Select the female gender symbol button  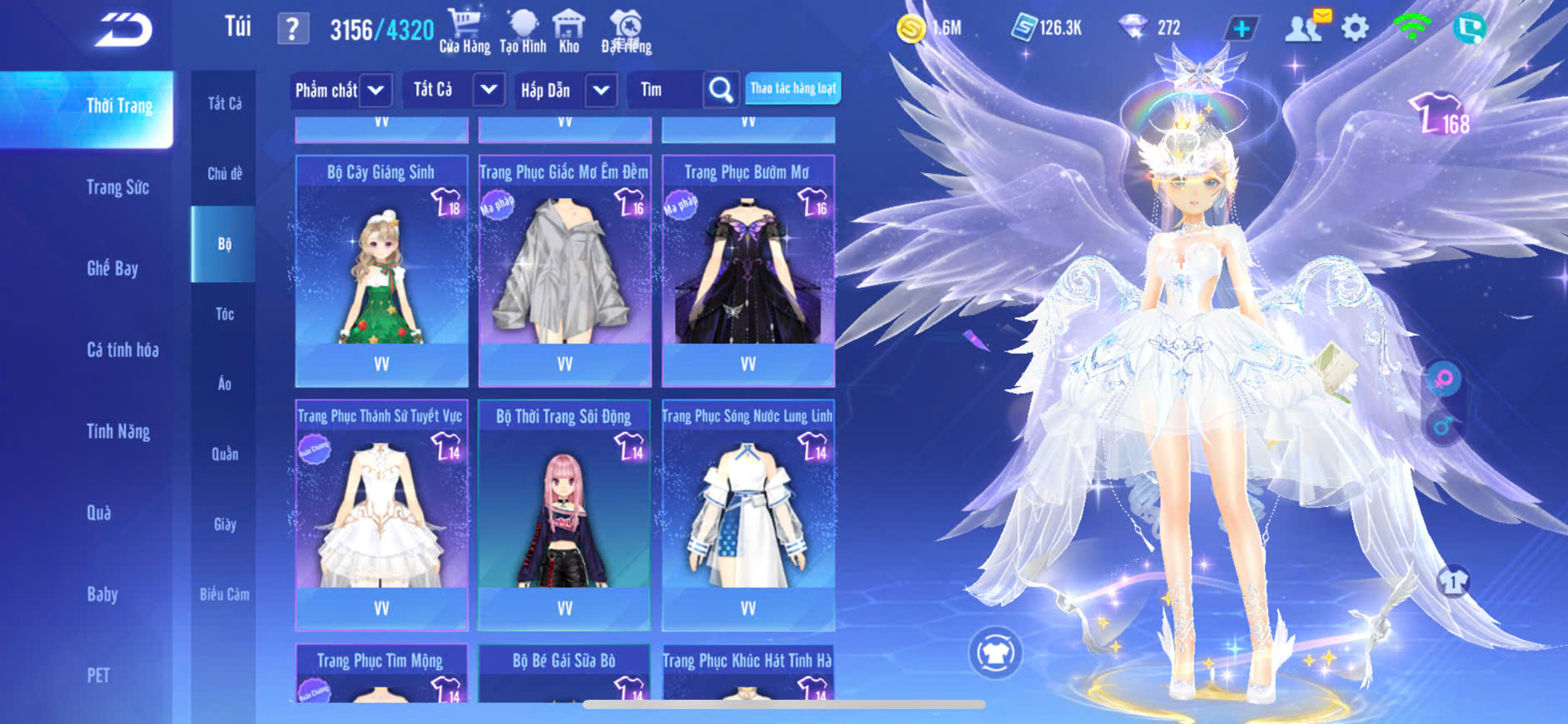[x=1443, y=379]
